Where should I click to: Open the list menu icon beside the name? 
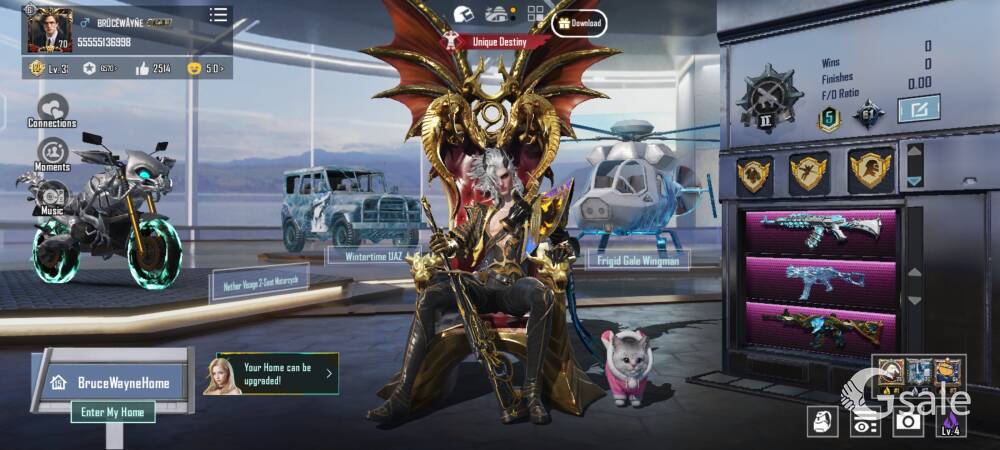click(218, 15)
